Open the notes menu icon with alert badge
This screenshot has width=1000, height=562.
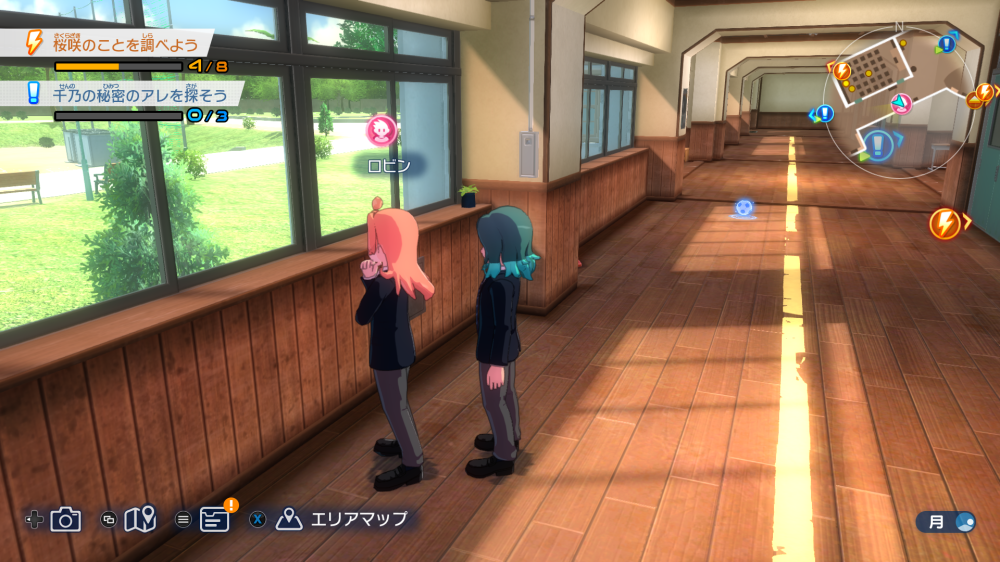(214, 519)
